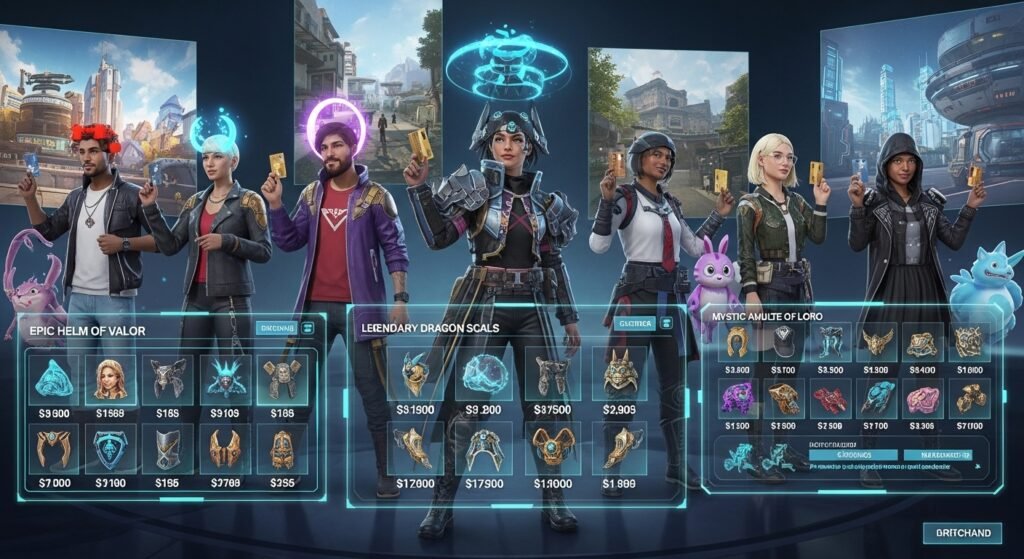Click the golden horned headband priced $7000
Image resolution: width=1024 pixels, height=559 pixels.
[52, 449]
